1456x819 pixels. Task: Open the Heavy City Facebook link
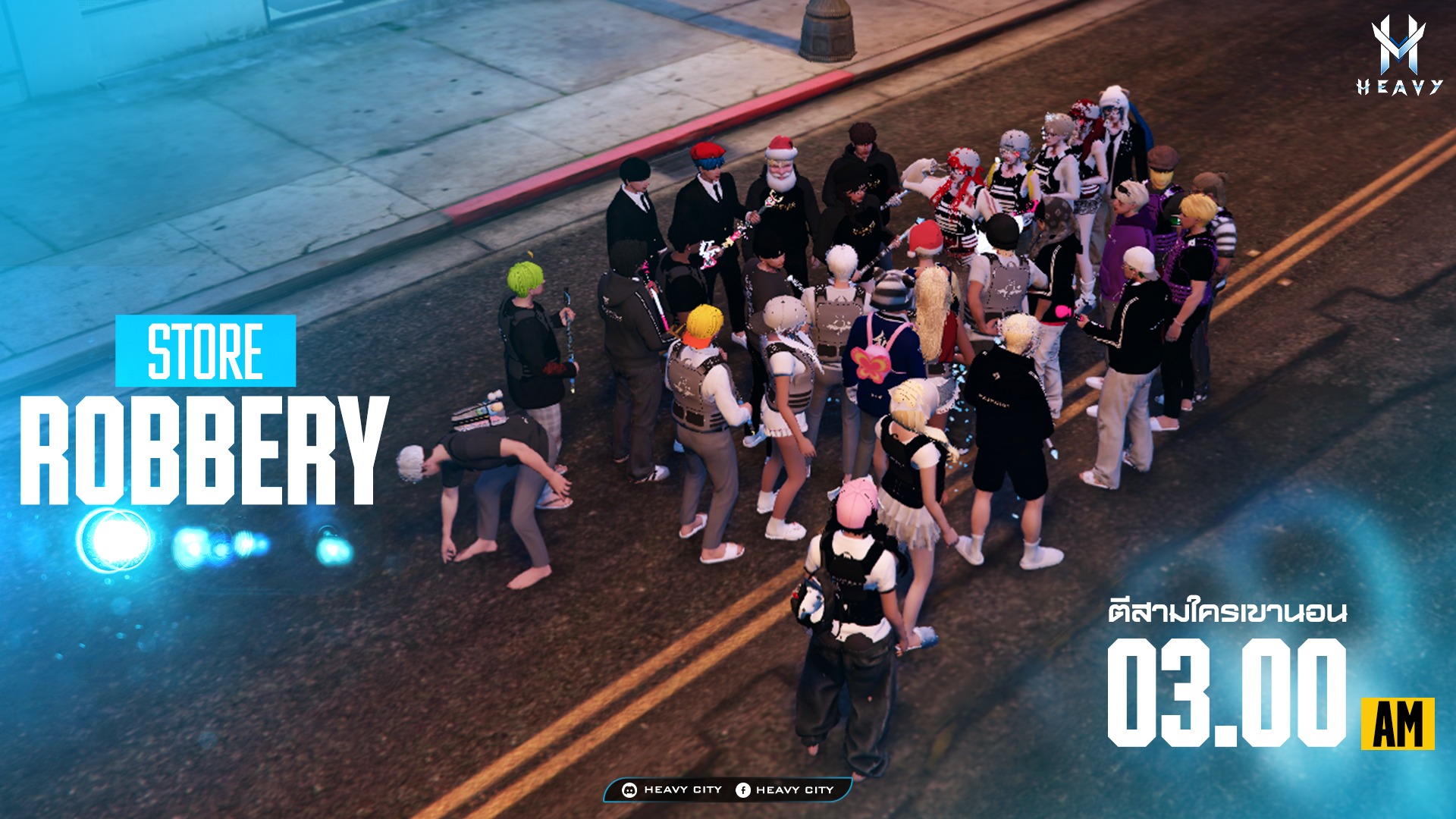coord(785,789)
